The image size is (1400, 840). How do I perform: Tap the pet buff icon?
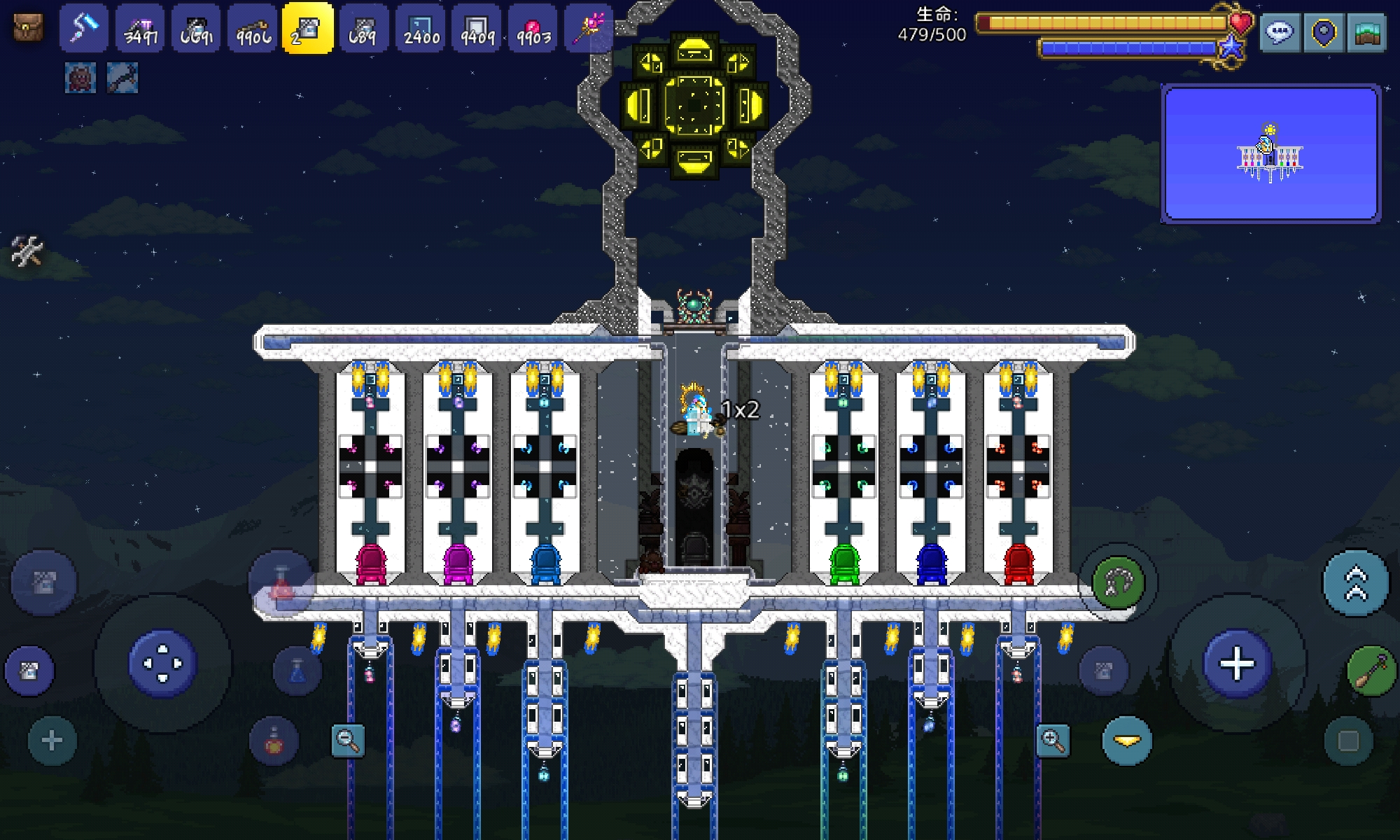[80, 78]
